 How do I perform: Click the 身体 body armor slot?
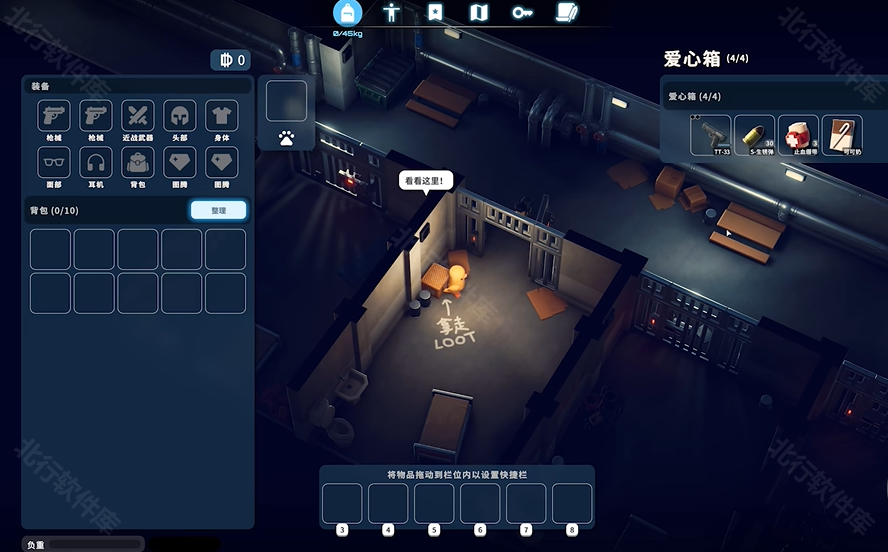tap(221, 116)
